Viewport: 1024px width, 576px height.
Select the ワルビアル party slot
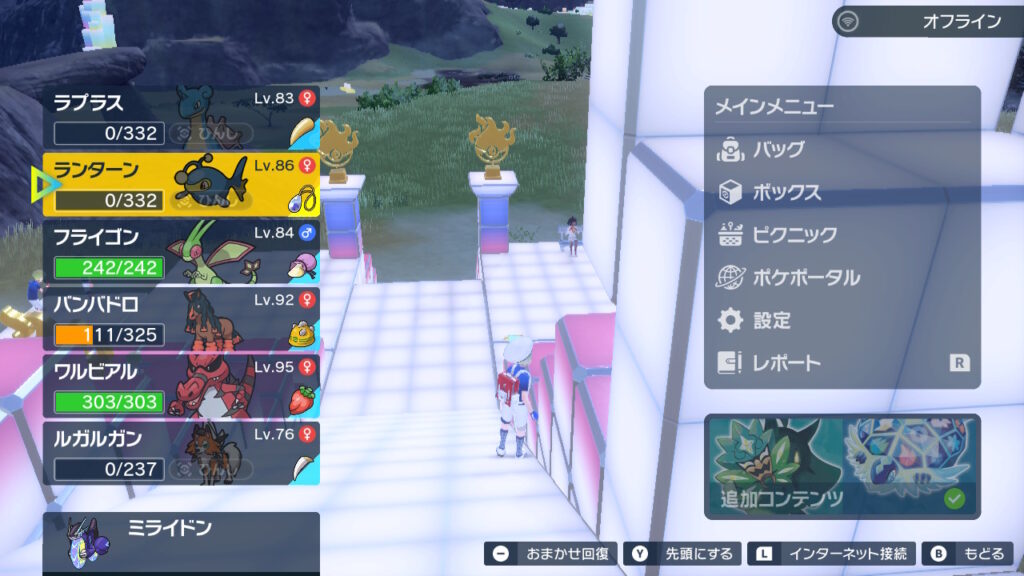(x=181, y=386)
